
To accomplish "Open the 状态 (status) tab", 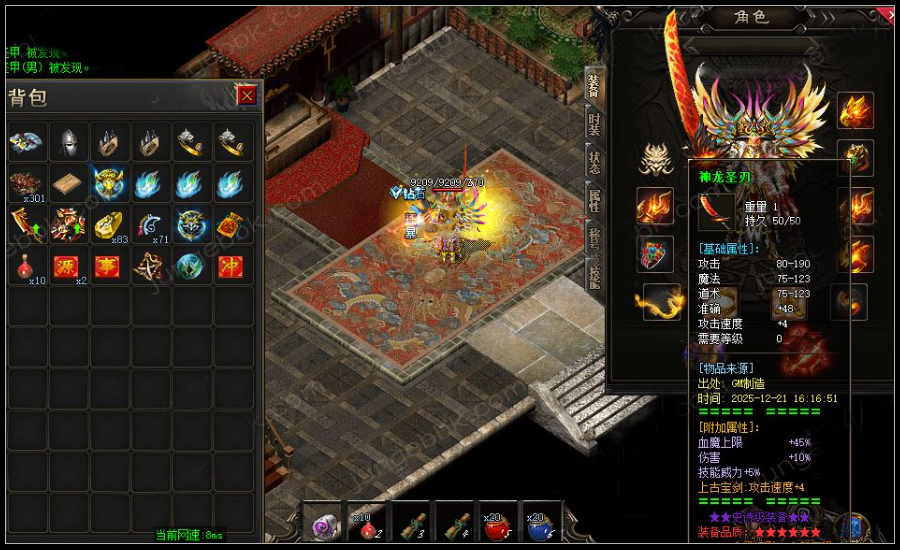I will tap(594, 160).
